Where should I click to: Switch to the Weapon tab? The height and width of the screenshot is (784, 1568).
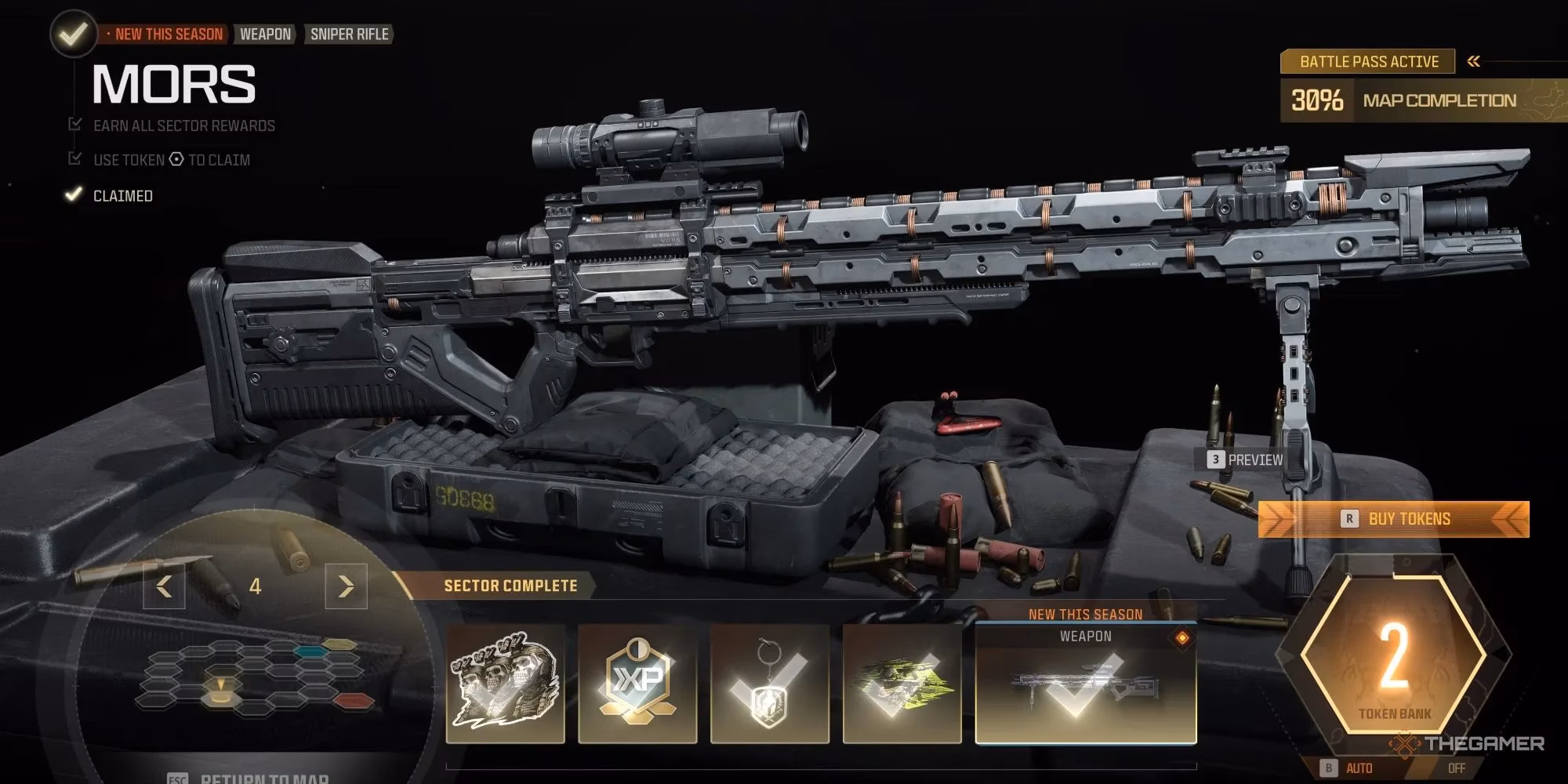point(264,34)
